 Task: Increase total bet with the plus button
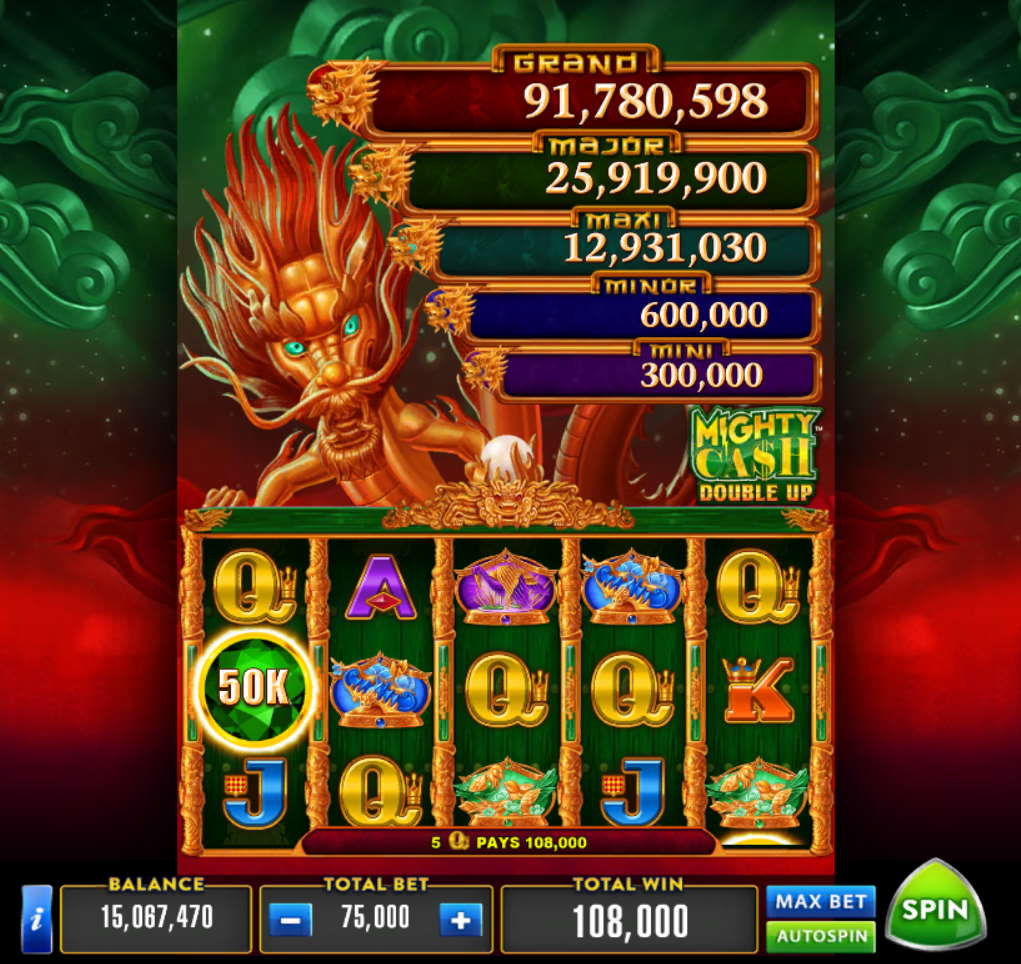460,919
